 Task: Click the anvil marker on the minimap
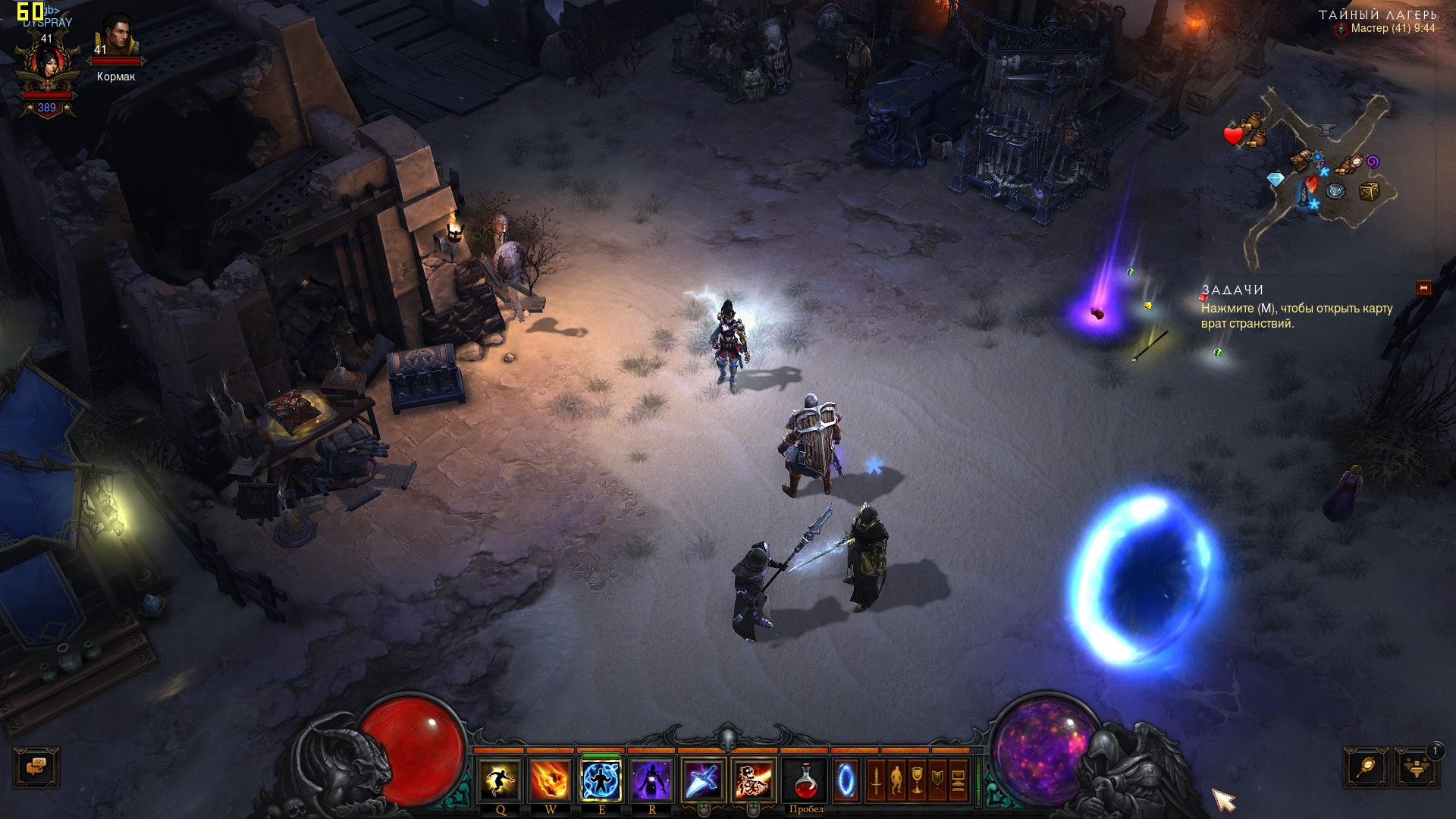[1326, 130]
